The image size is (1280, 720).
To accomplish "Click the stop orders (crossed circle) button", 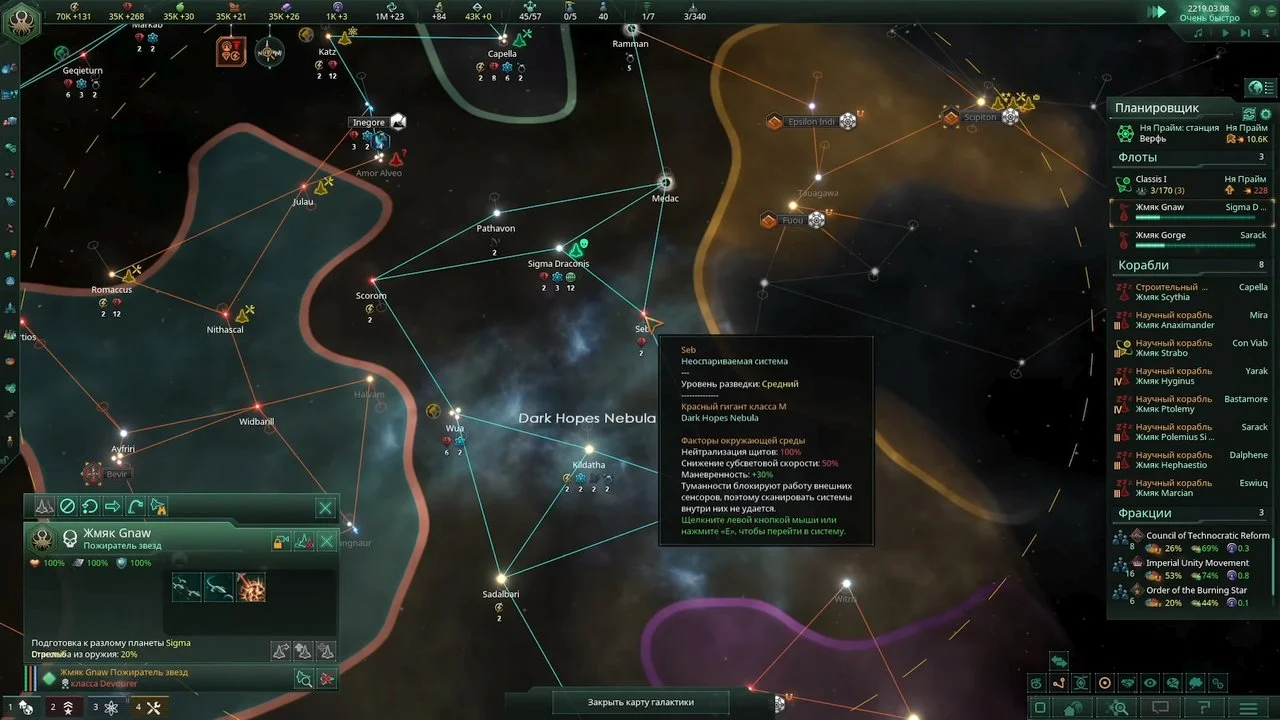I will (67, 507).
